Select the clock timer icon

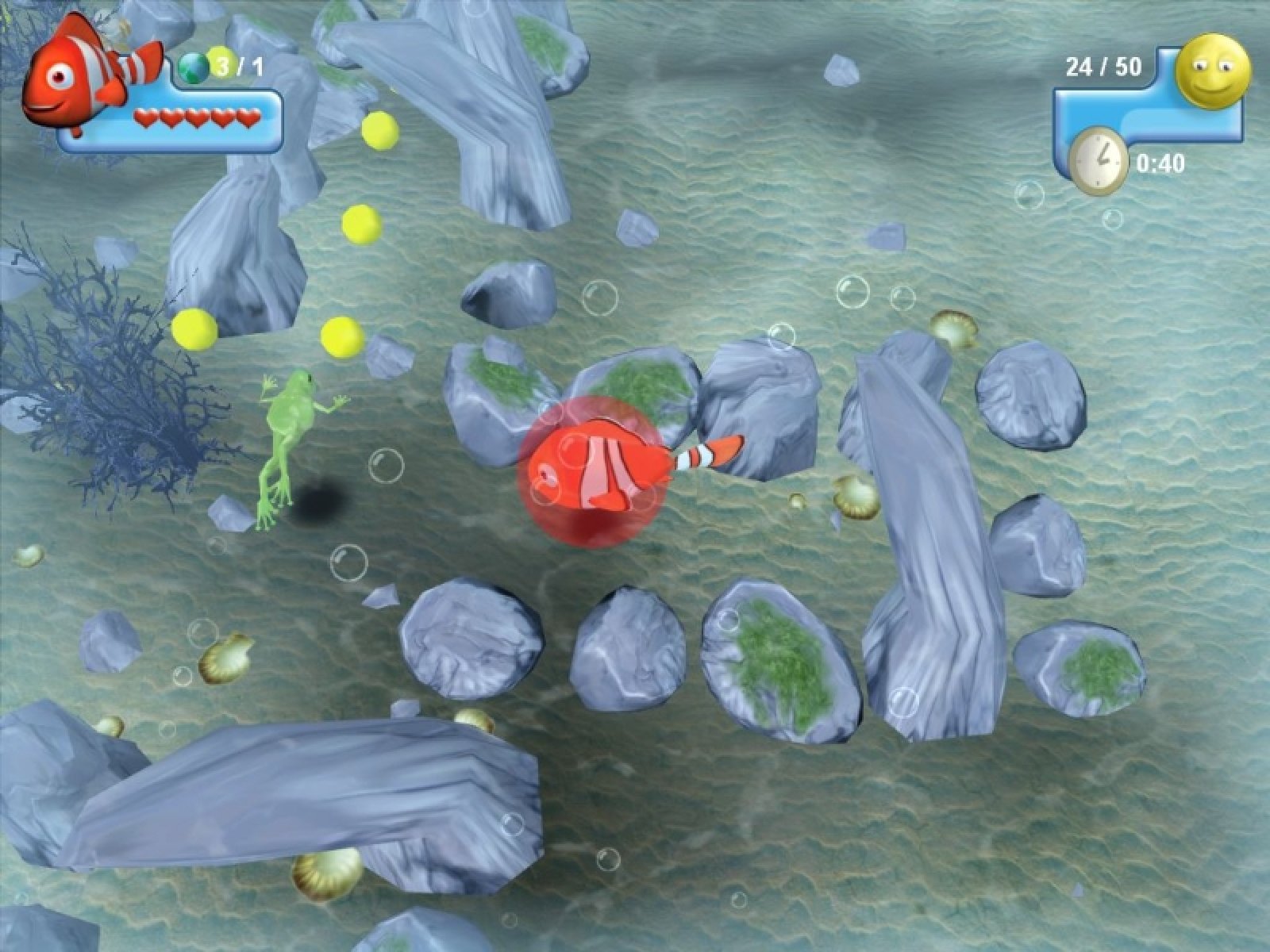(x=1099, y=162)
